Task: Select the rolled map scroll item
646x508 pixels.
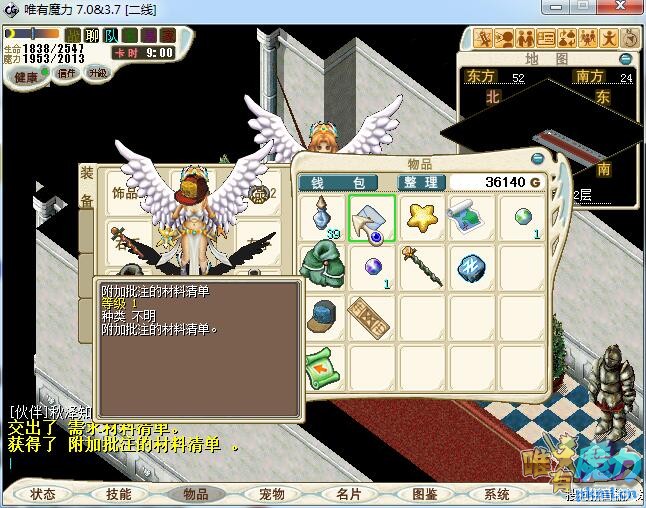Action: (x=470, y=216)
